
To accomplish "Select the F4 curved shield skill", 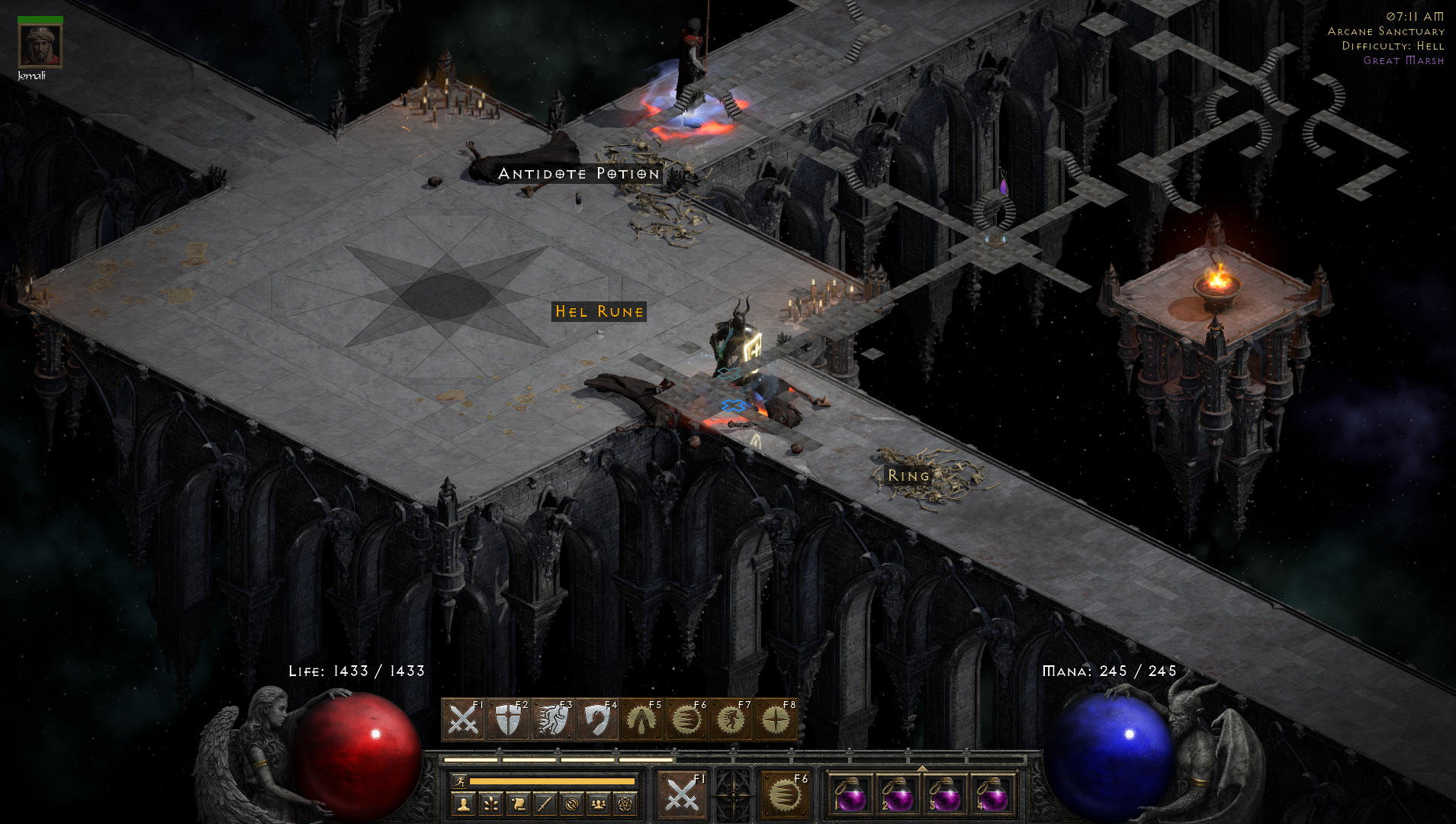I will [599, 719].
